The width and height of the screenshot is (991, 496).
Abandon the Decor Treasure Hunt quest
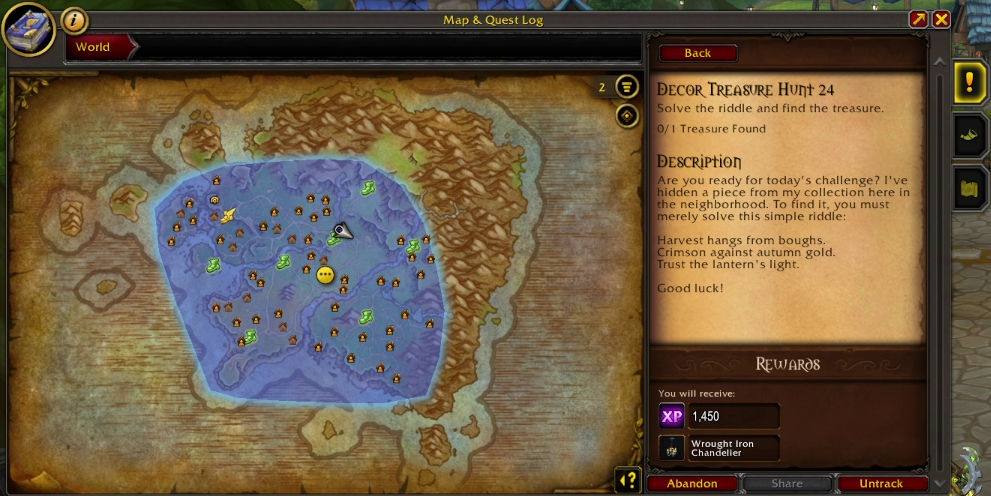coord(692,484)
